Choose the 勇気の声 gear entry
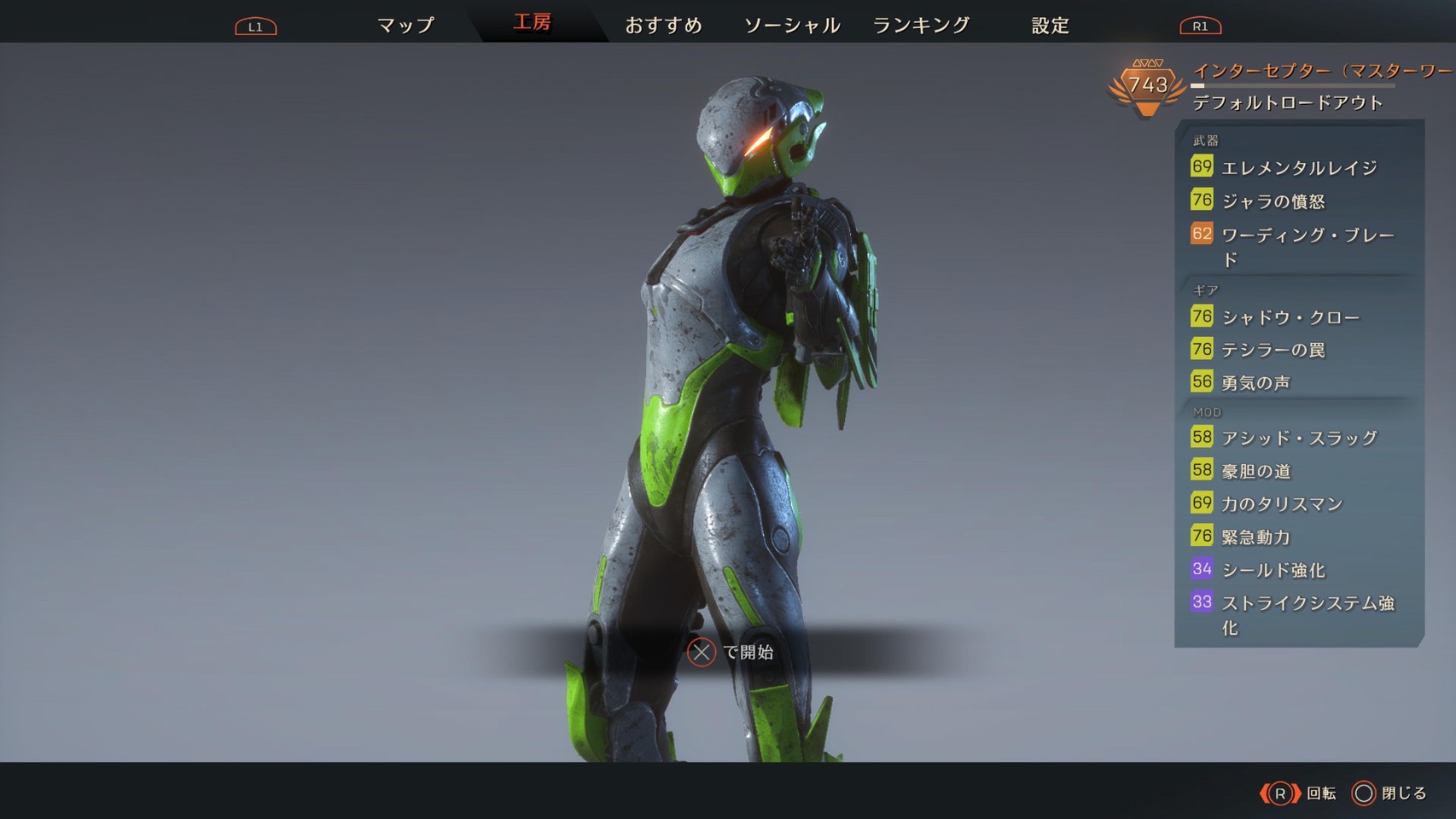The width and height of the screenshot is (1456, 819). [x=1255, y=383]
